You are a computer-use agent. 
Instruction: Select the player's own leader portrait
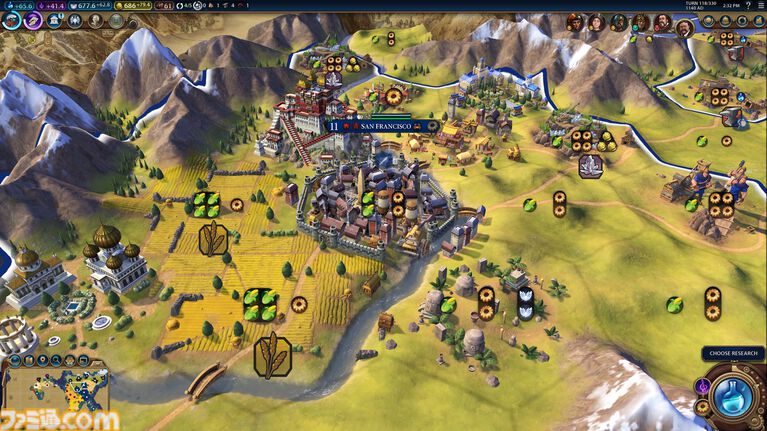click(684, 26)
